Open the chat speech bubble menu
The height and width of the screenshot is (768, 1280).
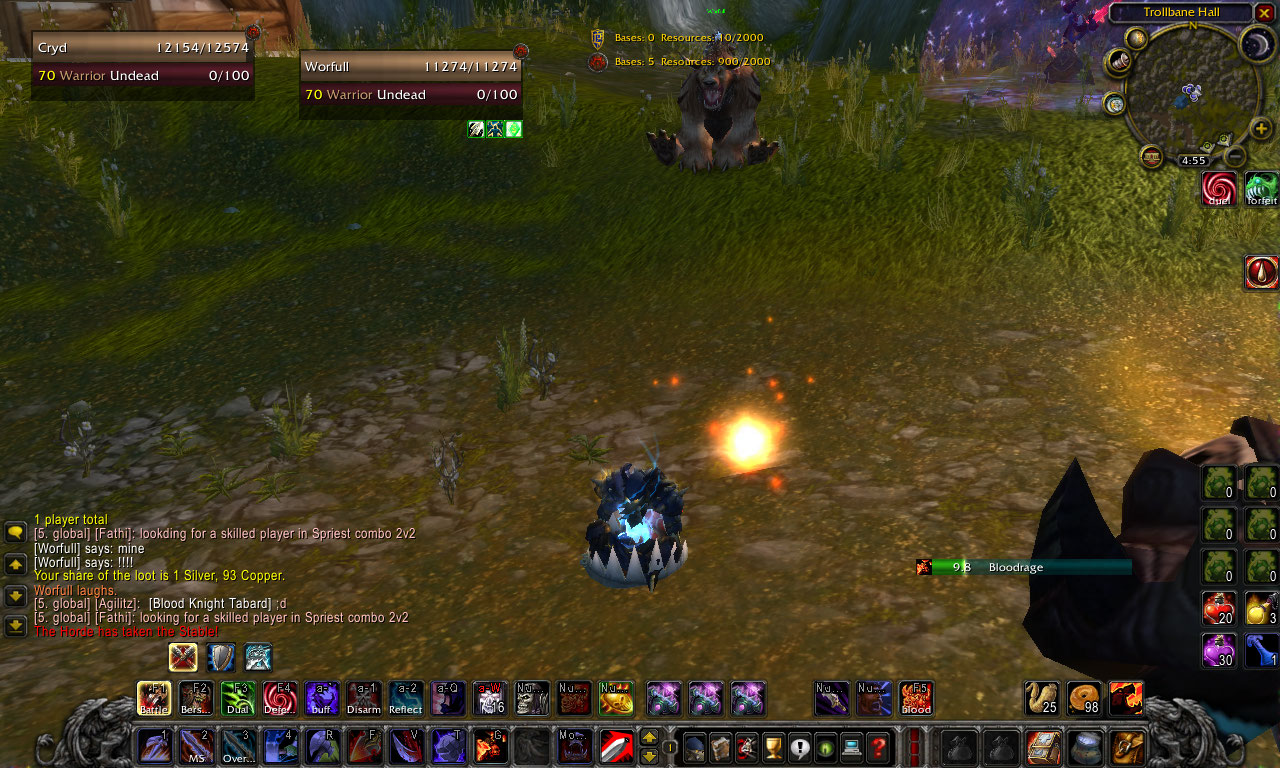(15, 533)
